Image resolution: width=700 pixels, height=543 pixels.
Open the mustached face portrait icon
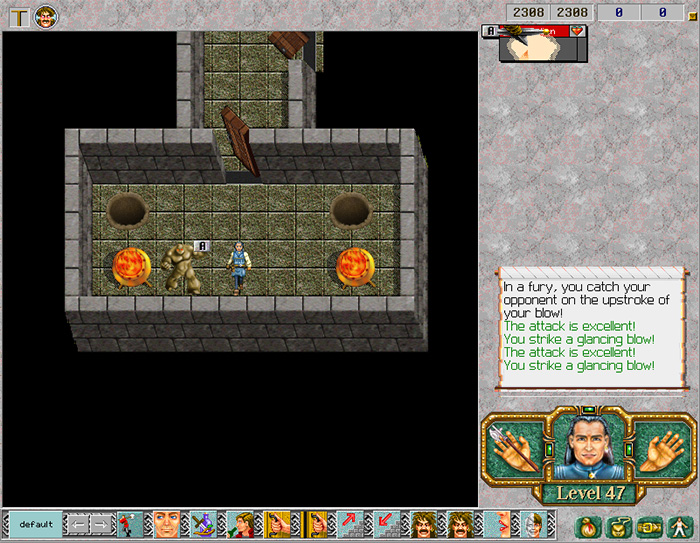point(46,16)
